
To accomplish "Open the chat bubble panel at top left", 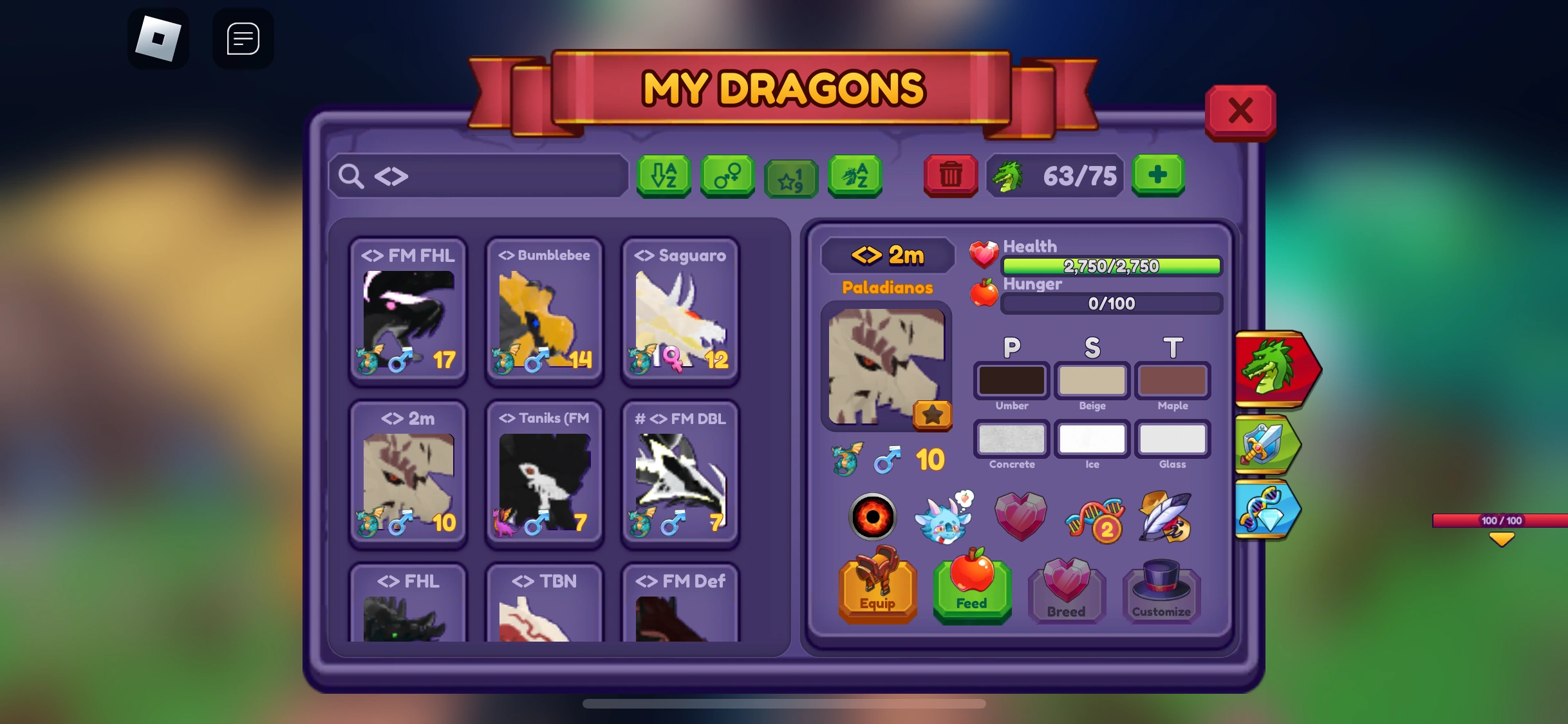I will tap(243, 38).
